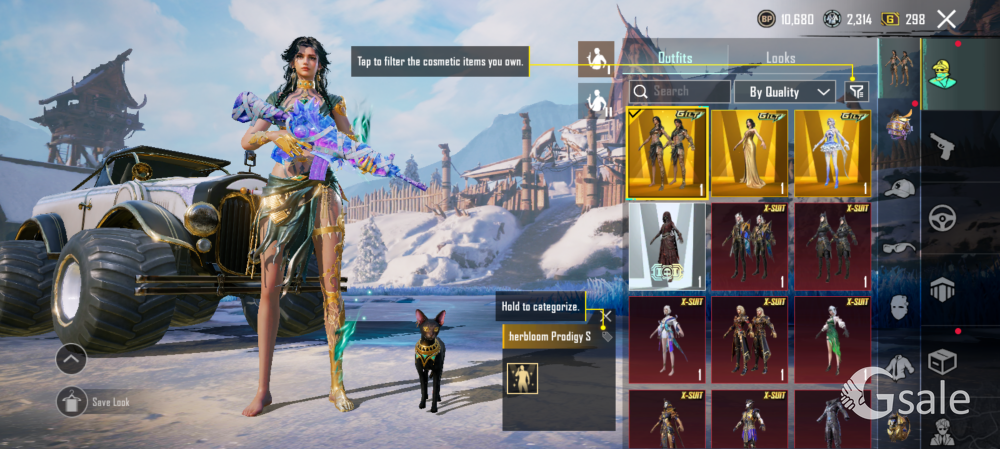Expand the up-arrow panel button
The image size is (1000, 449).
(71, 358)
